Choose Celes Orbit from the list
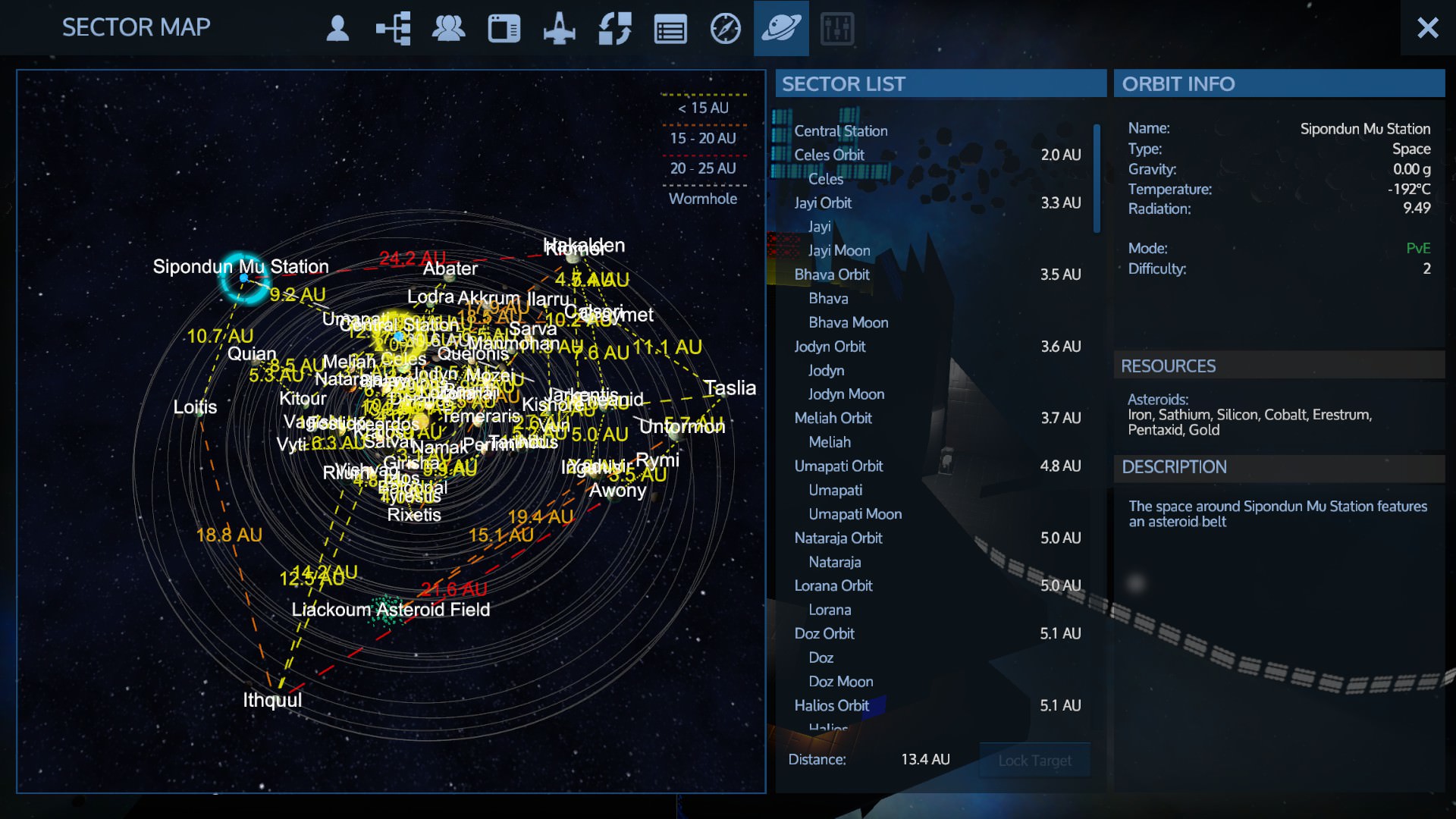This screenshot has width=1456, height=819. (829, 155)
